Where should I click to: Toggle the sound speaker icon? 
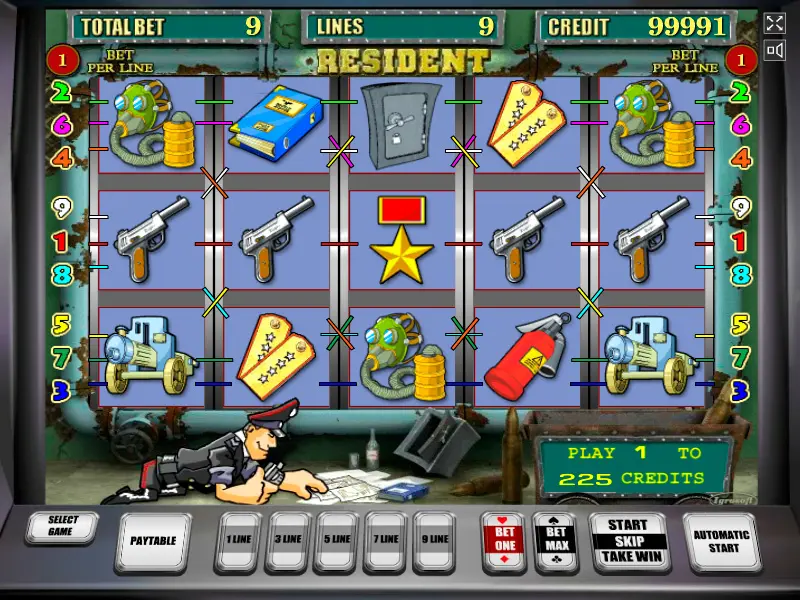[775, 50]
